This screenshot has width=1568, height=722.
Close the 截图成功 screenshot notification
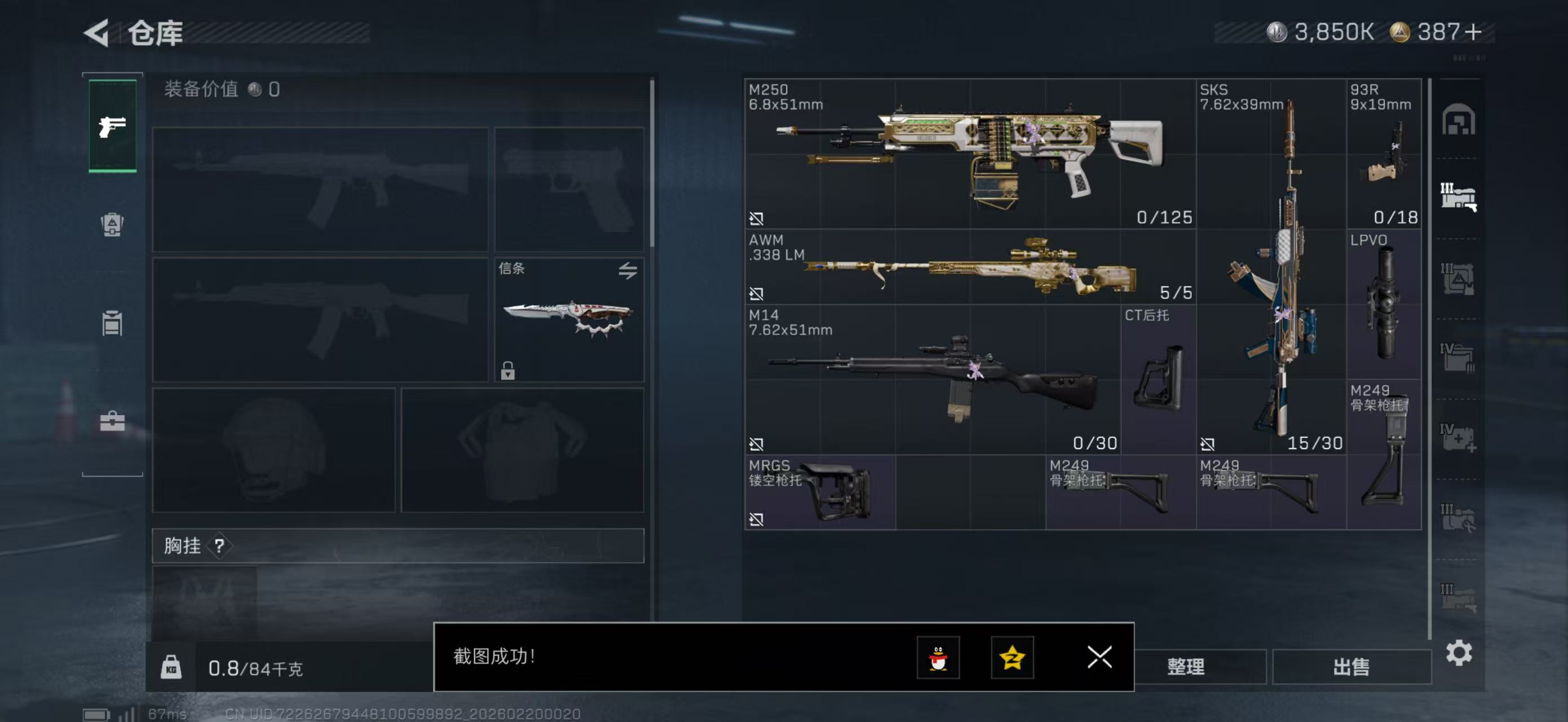point(1099,657)
